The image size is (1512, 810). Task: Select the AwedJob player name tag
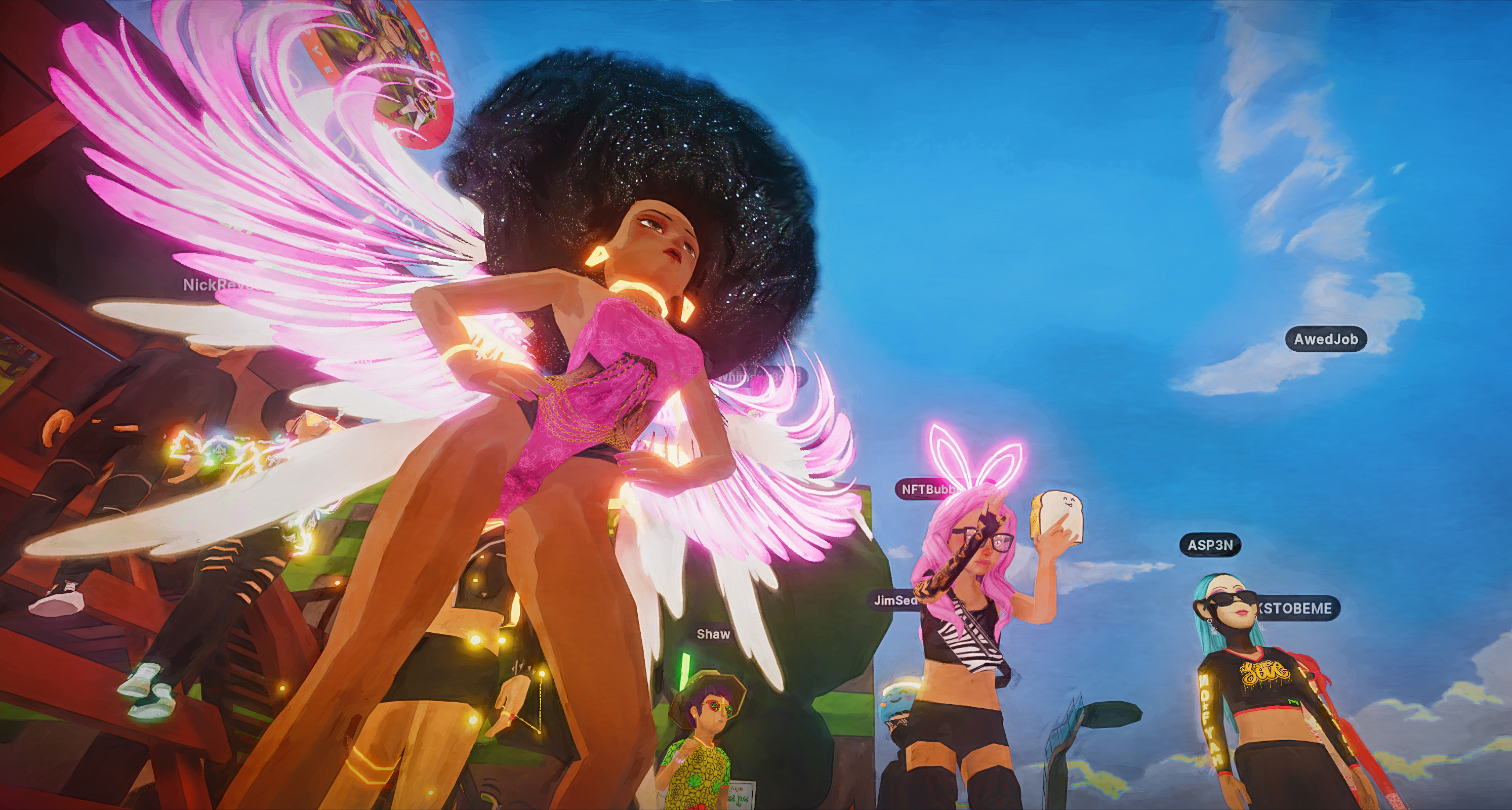1325,339
